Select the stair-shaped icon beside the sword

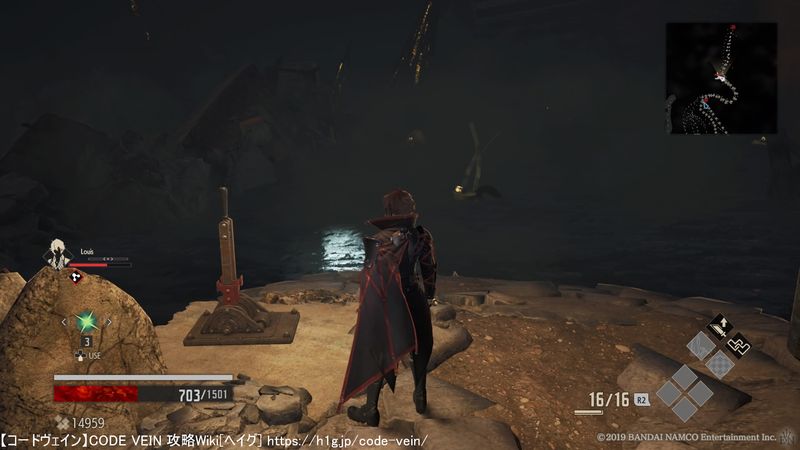738,346
